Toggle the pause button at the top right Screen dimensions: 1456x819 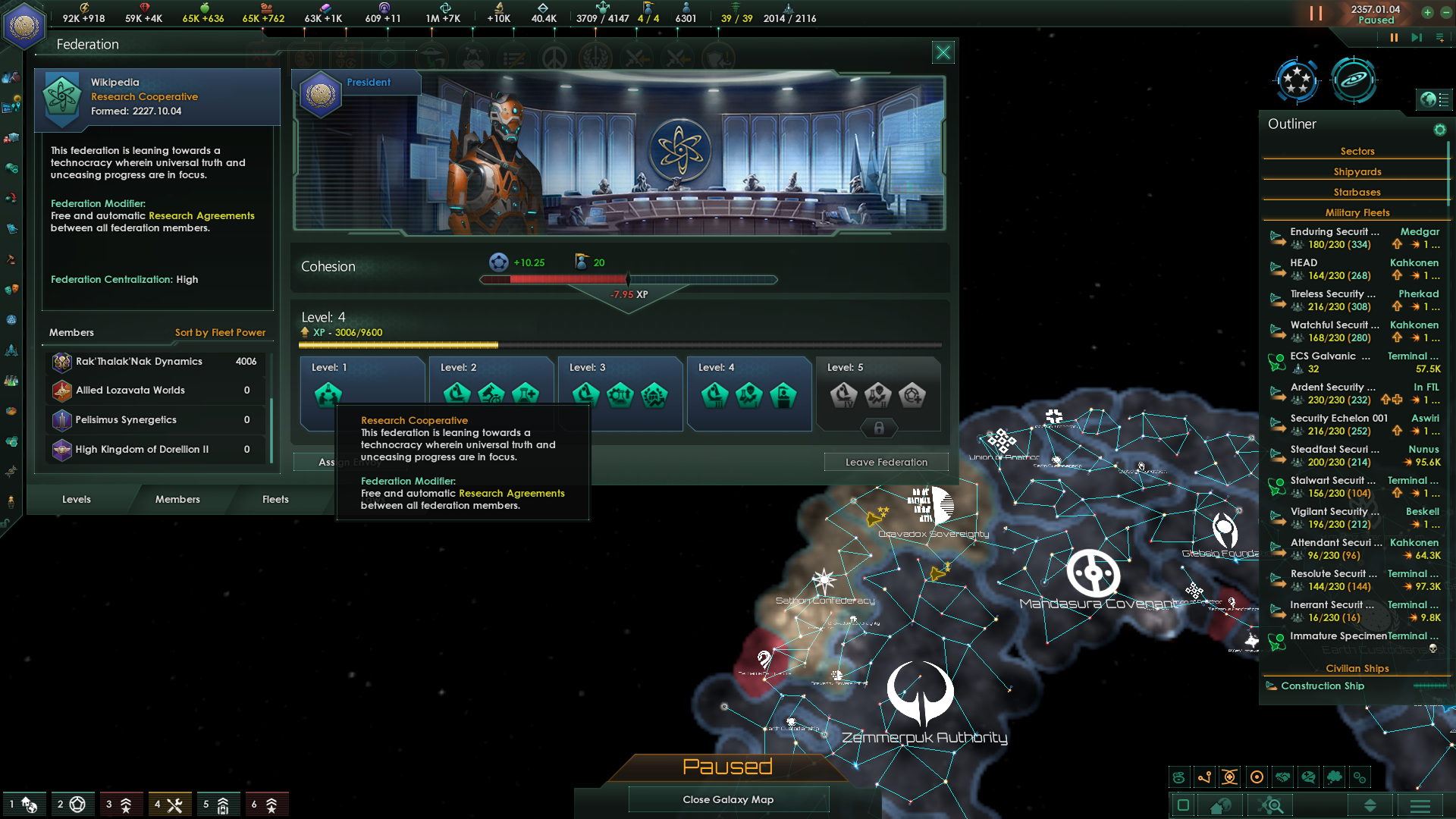pyautogui.click(x=1314, y=13)
